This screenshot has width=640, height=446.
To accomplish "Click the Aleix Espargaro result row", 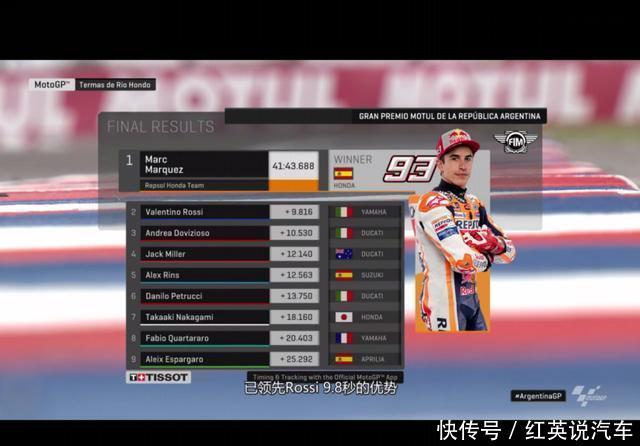I will point(263,358).
